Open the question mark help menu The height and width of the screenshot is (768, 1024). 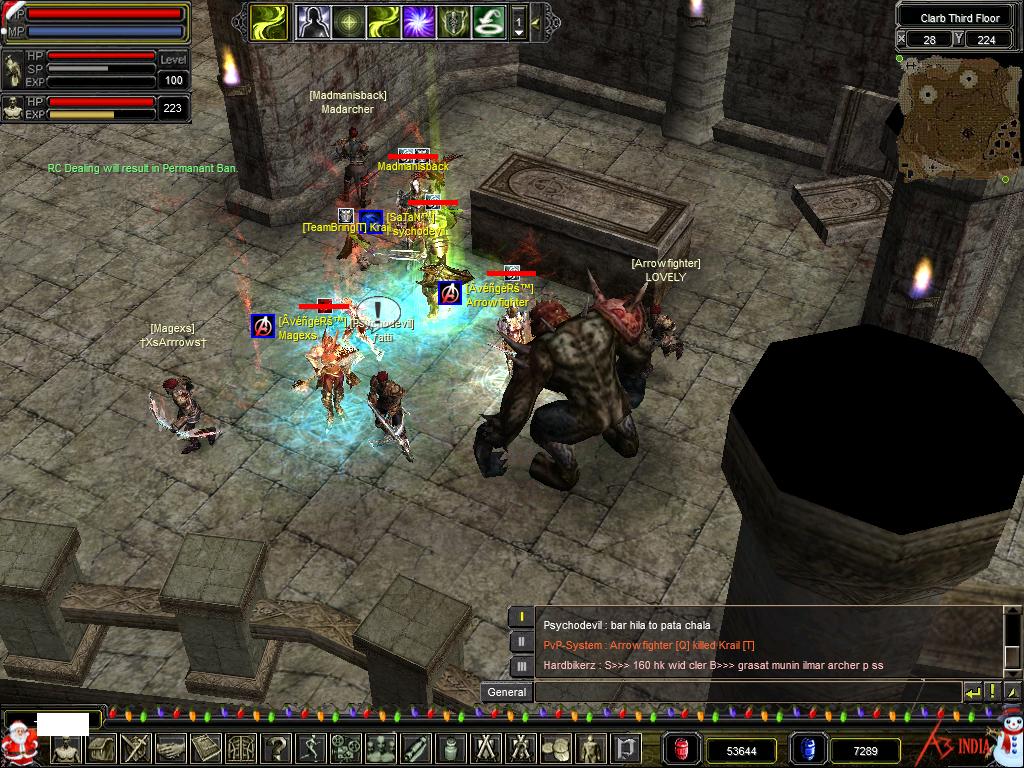[276, 748]
